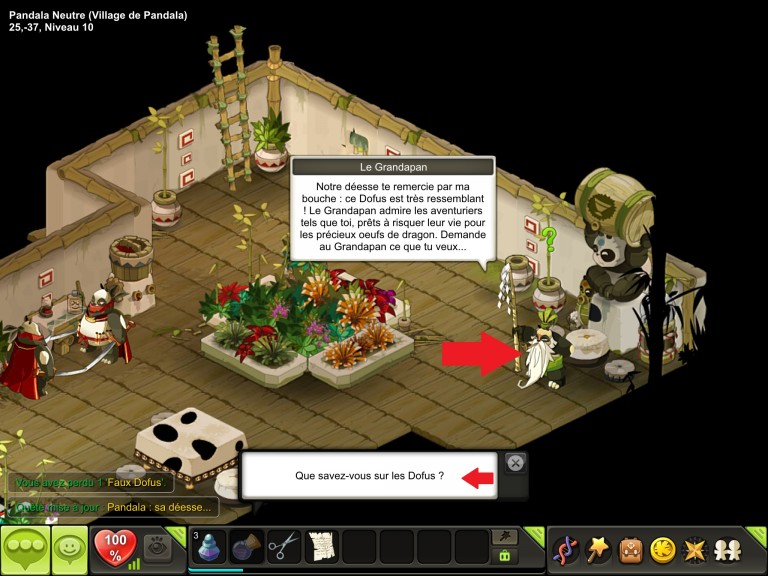Close the dialogue reply box
Screen dimensions: 768x576
pos(515,463)
